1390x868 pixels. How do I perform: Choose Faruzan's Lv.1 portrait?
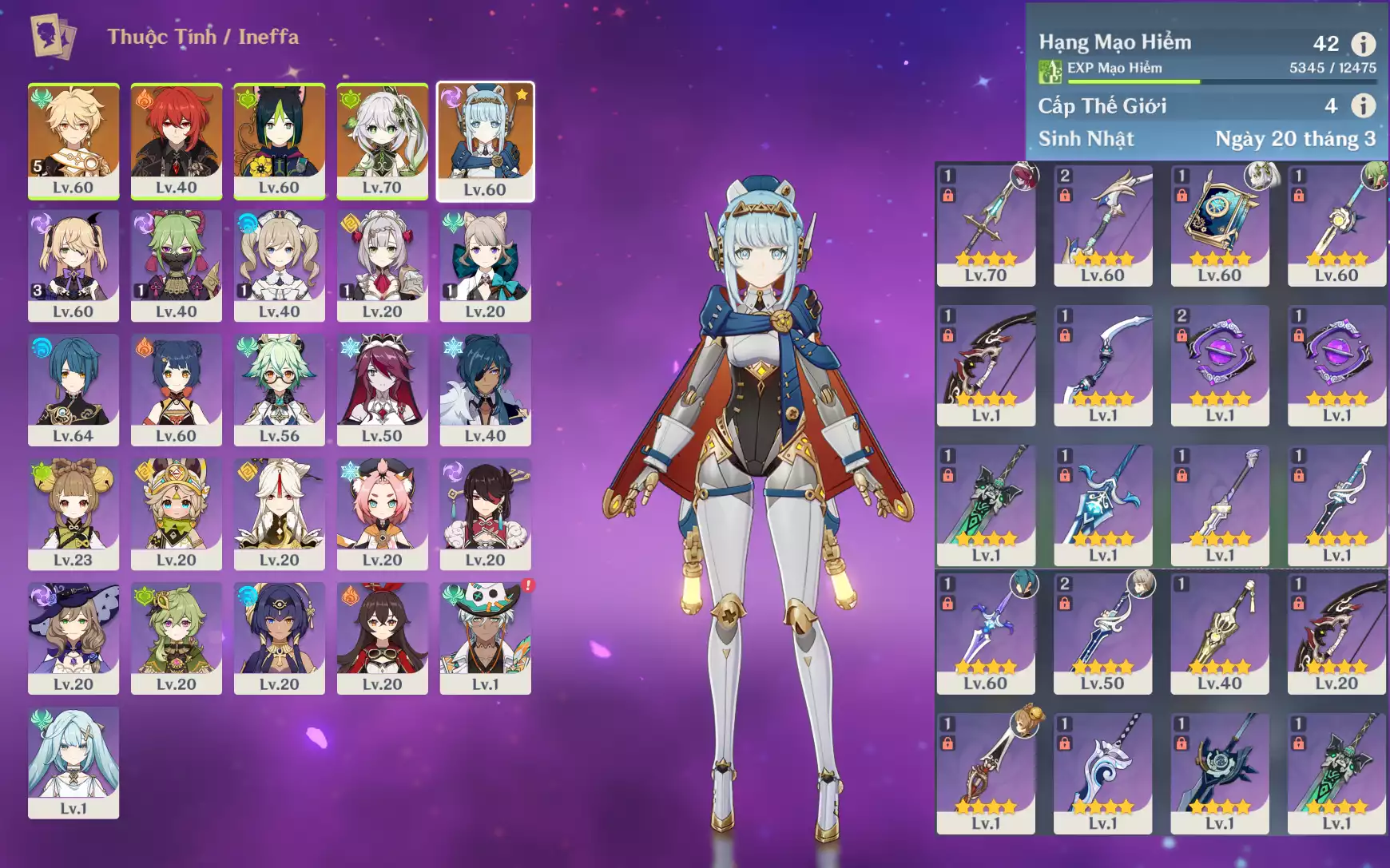73,762
